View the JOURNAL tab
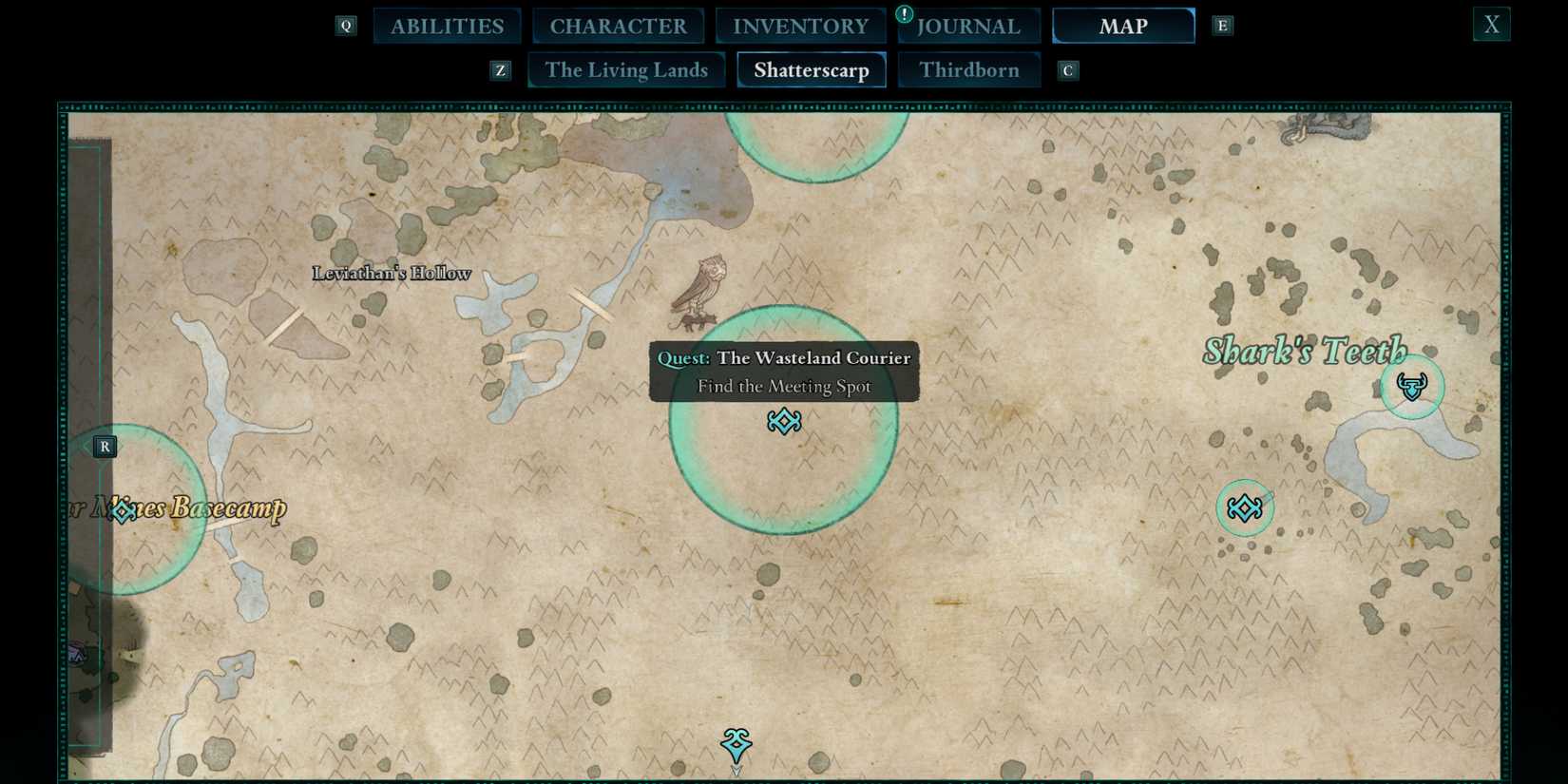Viewport: 1568px width, 784px height. [x=969, y=26]
